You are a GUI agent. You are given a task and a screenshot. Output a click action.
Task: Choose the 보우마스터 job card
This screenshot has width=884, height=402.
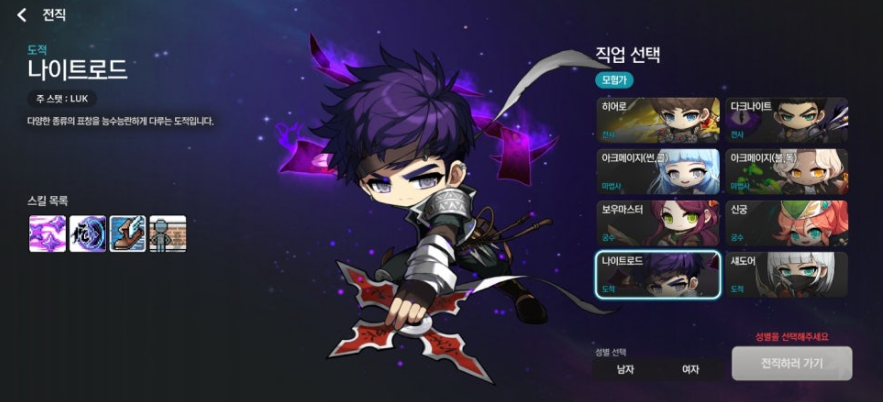pyautogui.click(x=658, y=222)
